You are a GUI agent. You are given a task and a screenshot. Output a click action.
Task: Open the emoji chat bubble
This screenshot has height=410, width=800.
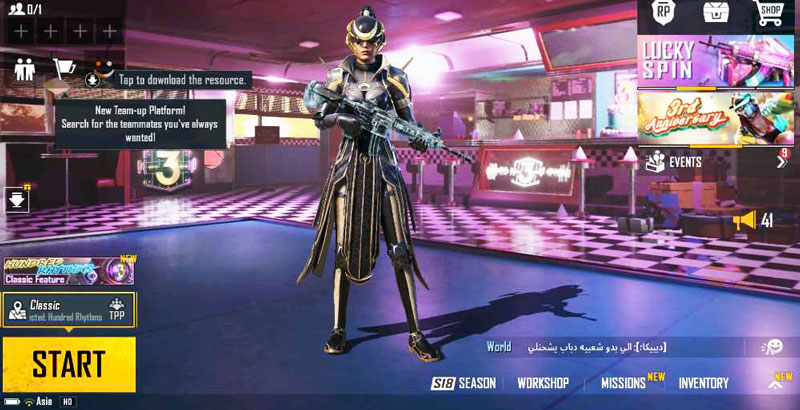[772, 347]
